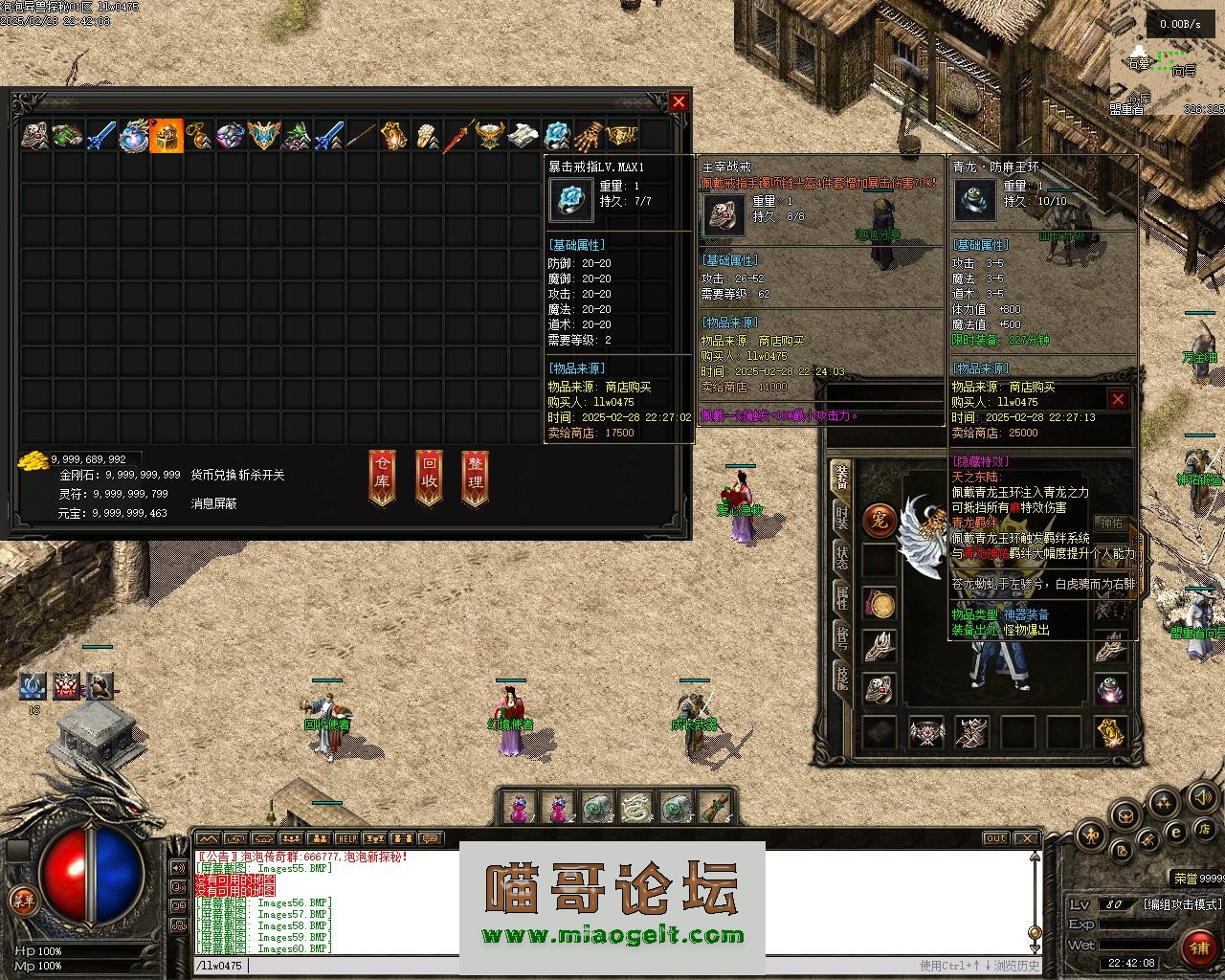Select the red spear weapon in bag
This screenshot has height=980, width=1225.
coord(458,136)
